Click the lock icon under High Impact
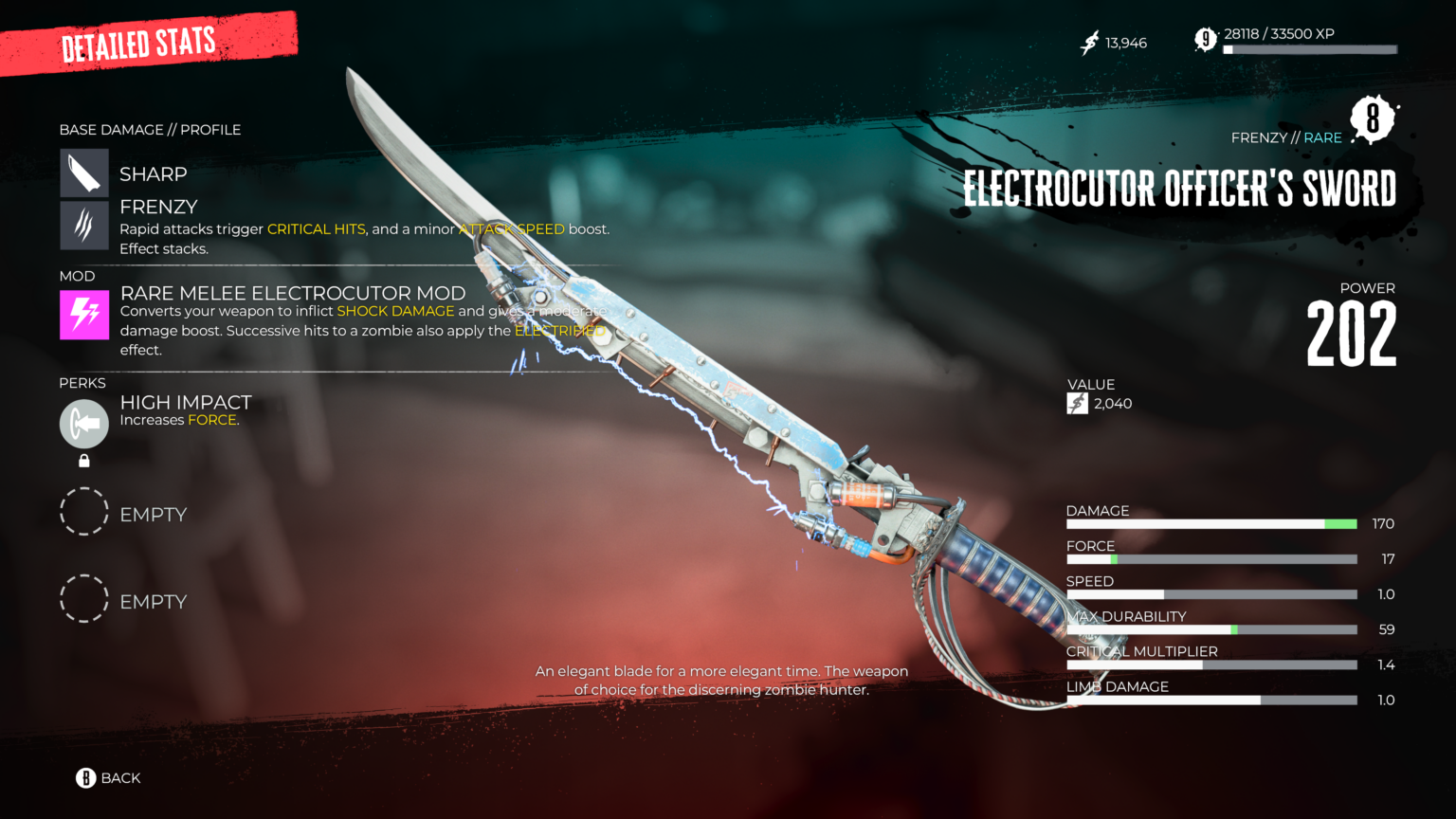 [x=83, y=461]
